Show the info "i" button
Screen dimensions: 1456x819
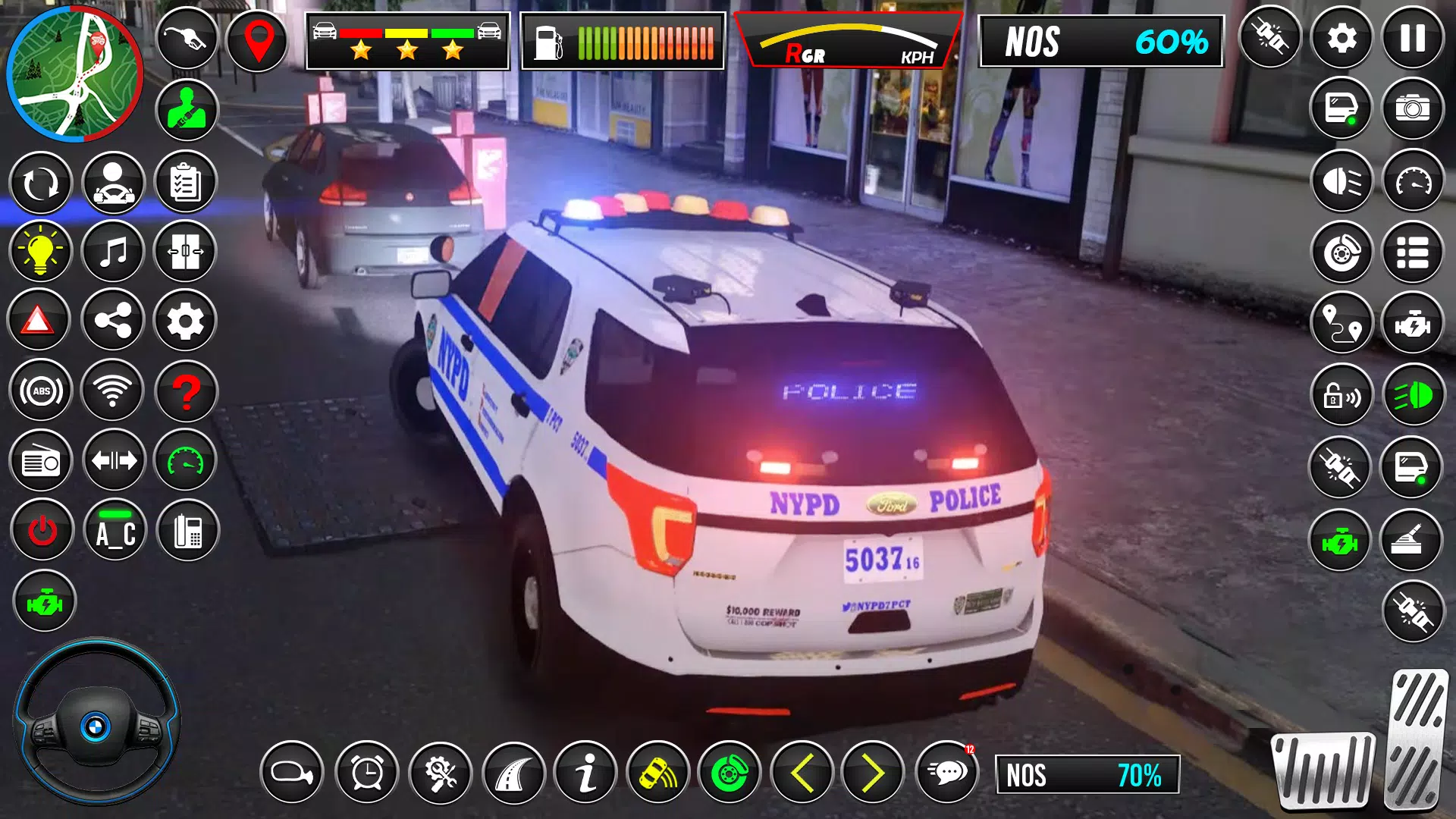585,773
